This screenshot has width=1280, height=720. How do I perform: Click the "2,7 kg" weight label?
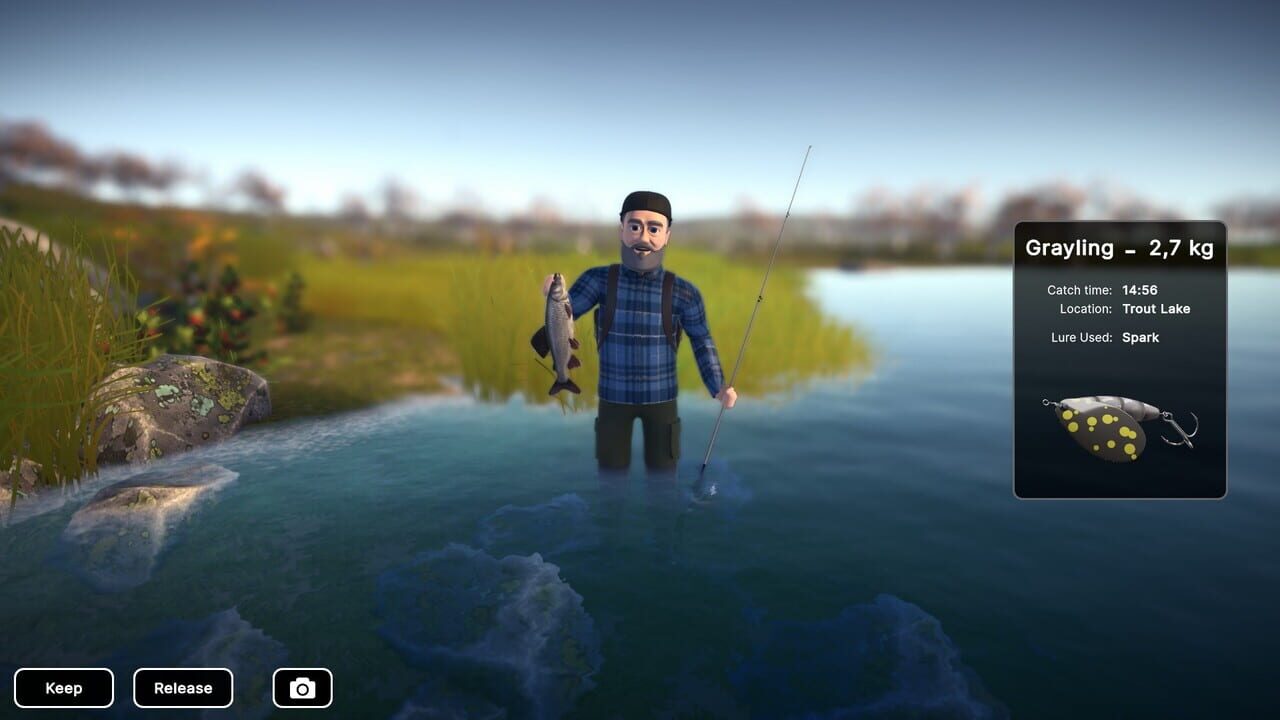(1180, 248)
